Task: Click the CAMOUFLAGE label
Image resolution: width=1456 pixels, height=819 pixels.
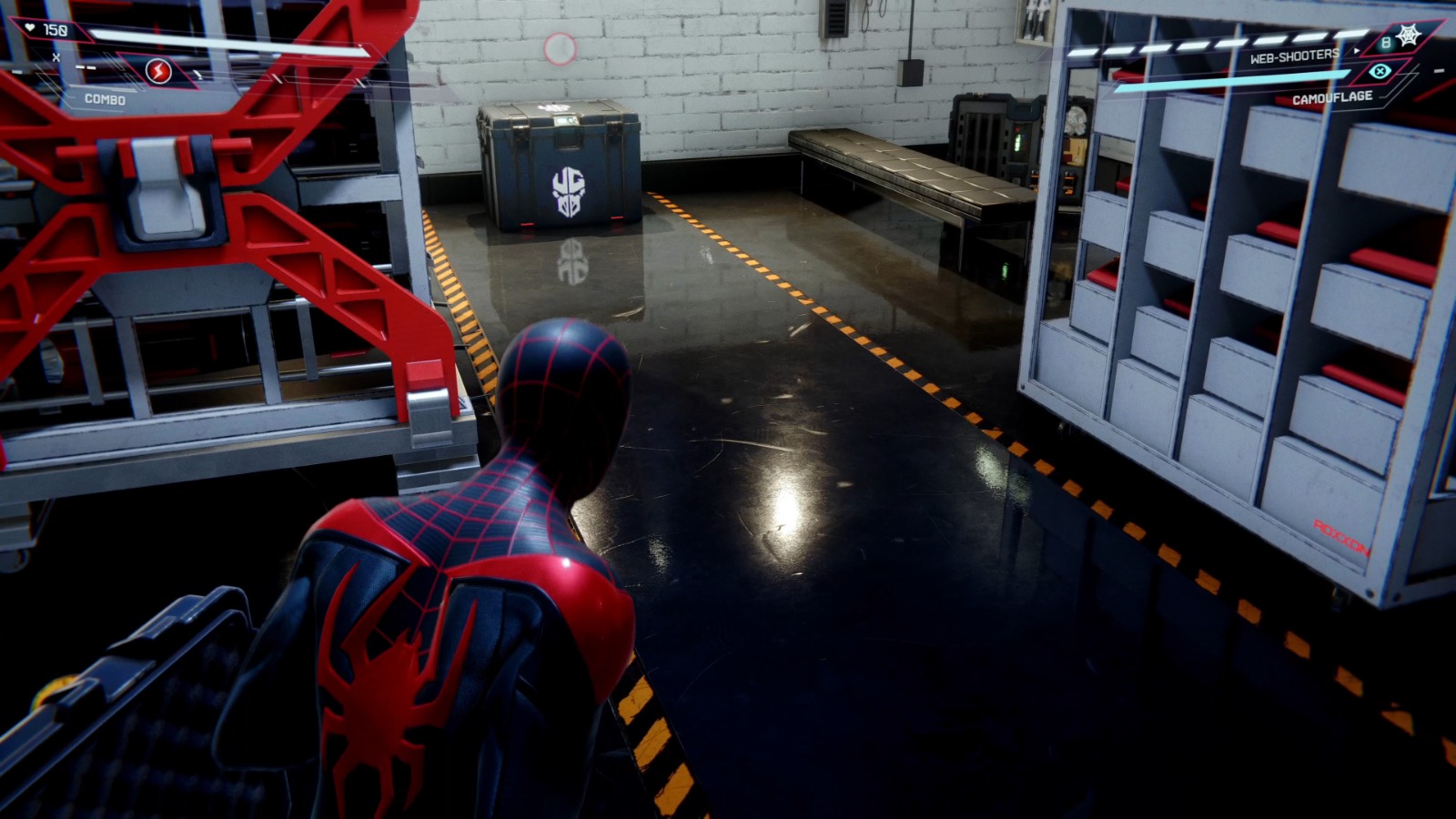Action: [x=1333, y=97]
